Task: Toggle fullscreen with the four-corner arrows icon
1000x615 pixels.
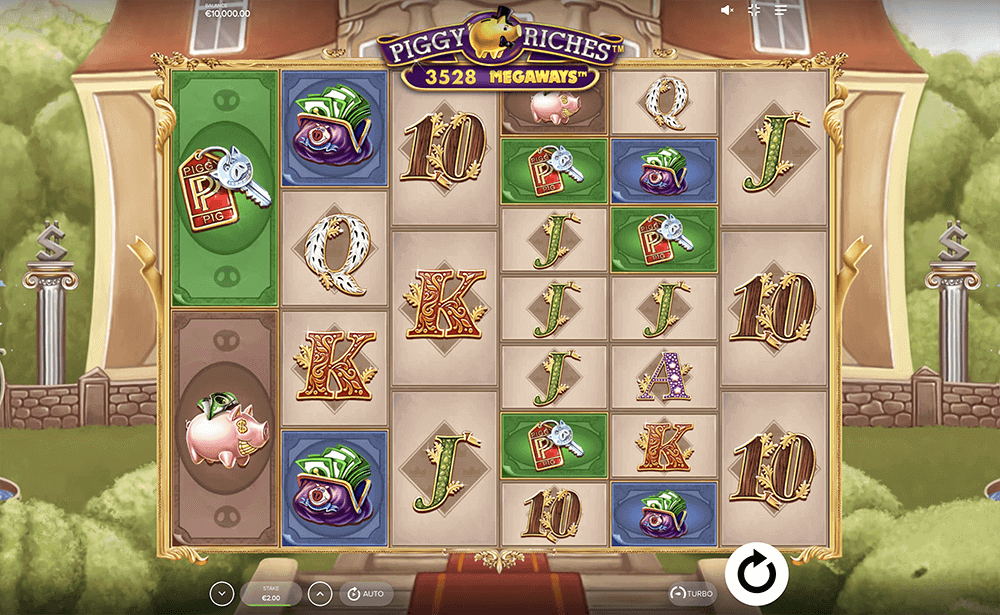Action: [x=754, y=10]
